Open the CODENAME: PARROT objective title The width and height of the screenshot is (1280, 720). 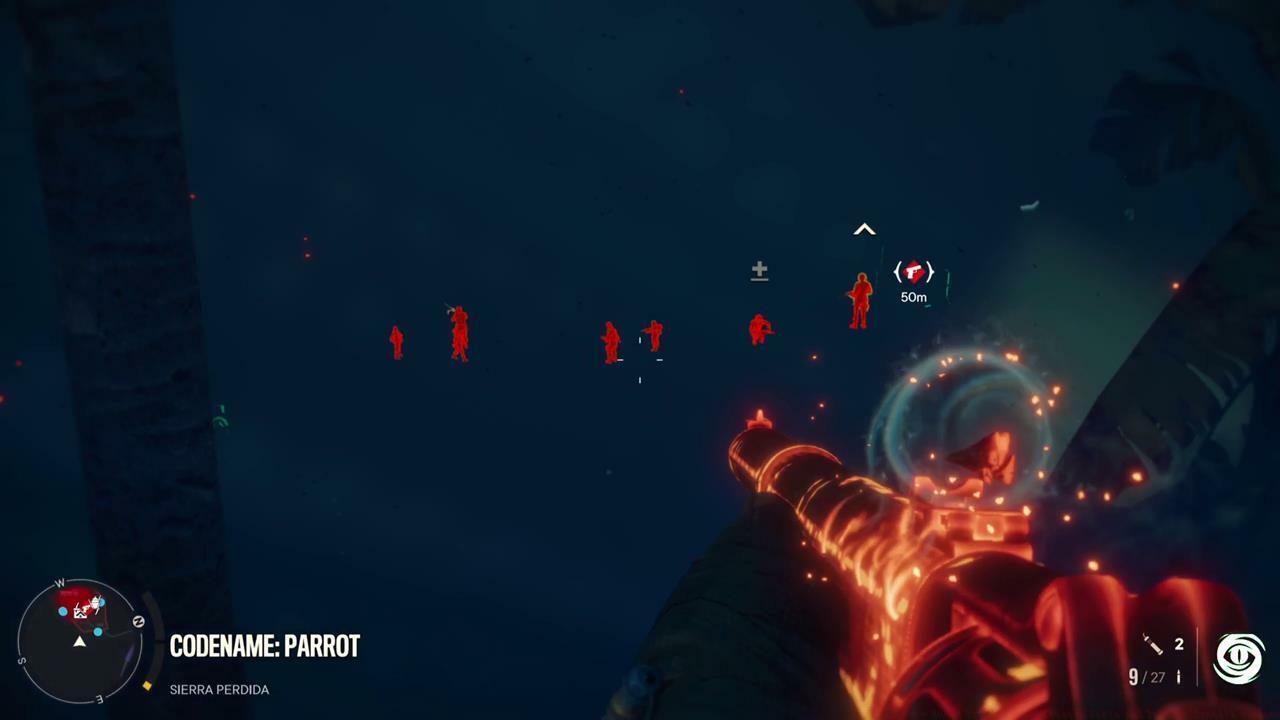pos(264,646)
